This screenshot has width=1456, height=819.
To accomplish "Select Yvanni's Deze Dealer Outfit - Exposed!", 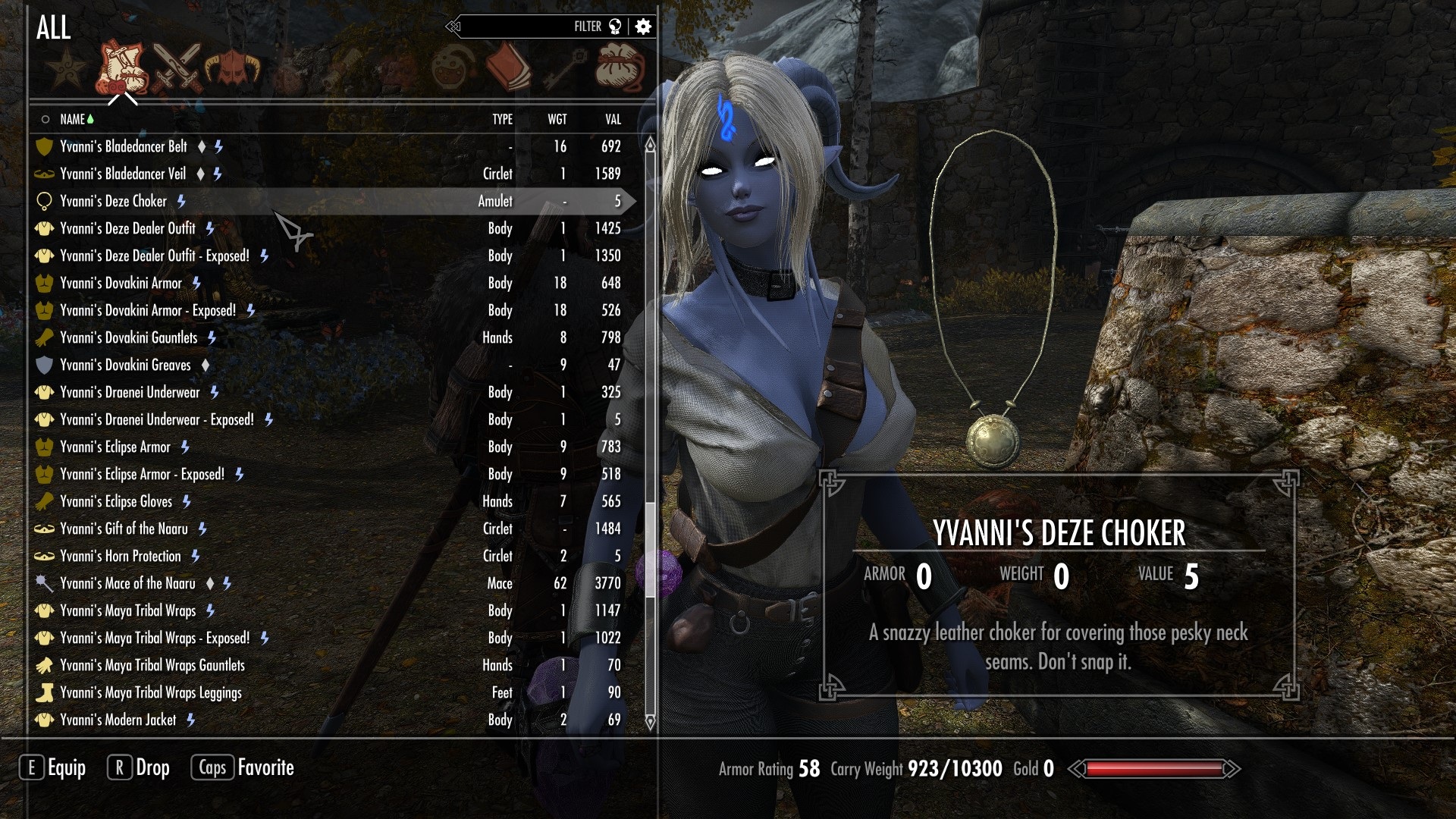I will (154, 256).
